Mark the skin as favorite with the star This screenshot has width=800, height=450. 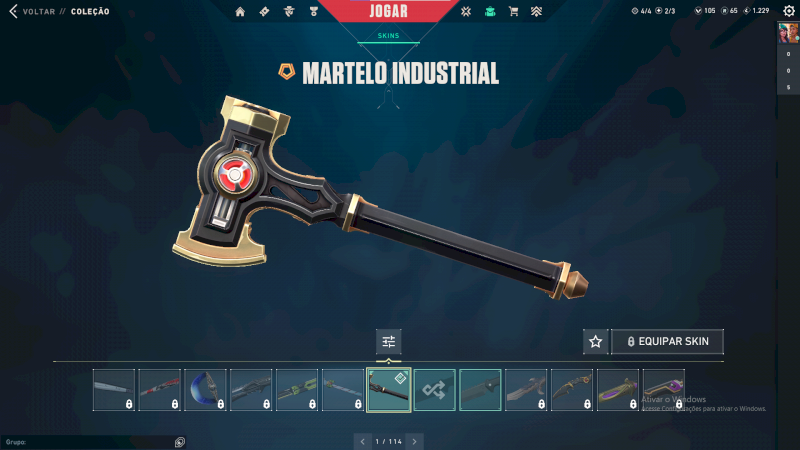(596, 341)
